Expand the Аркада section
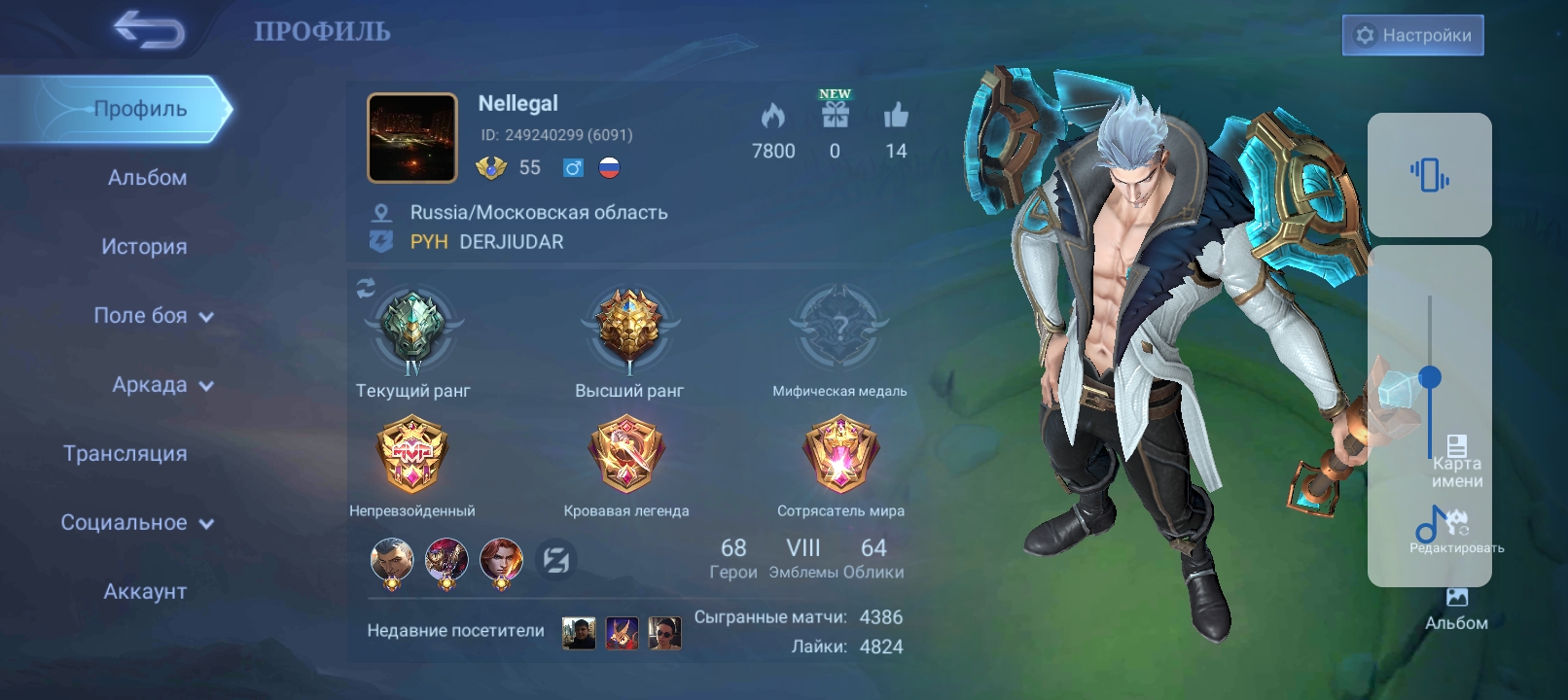1568x700 pixels. [x=161, y=385]
